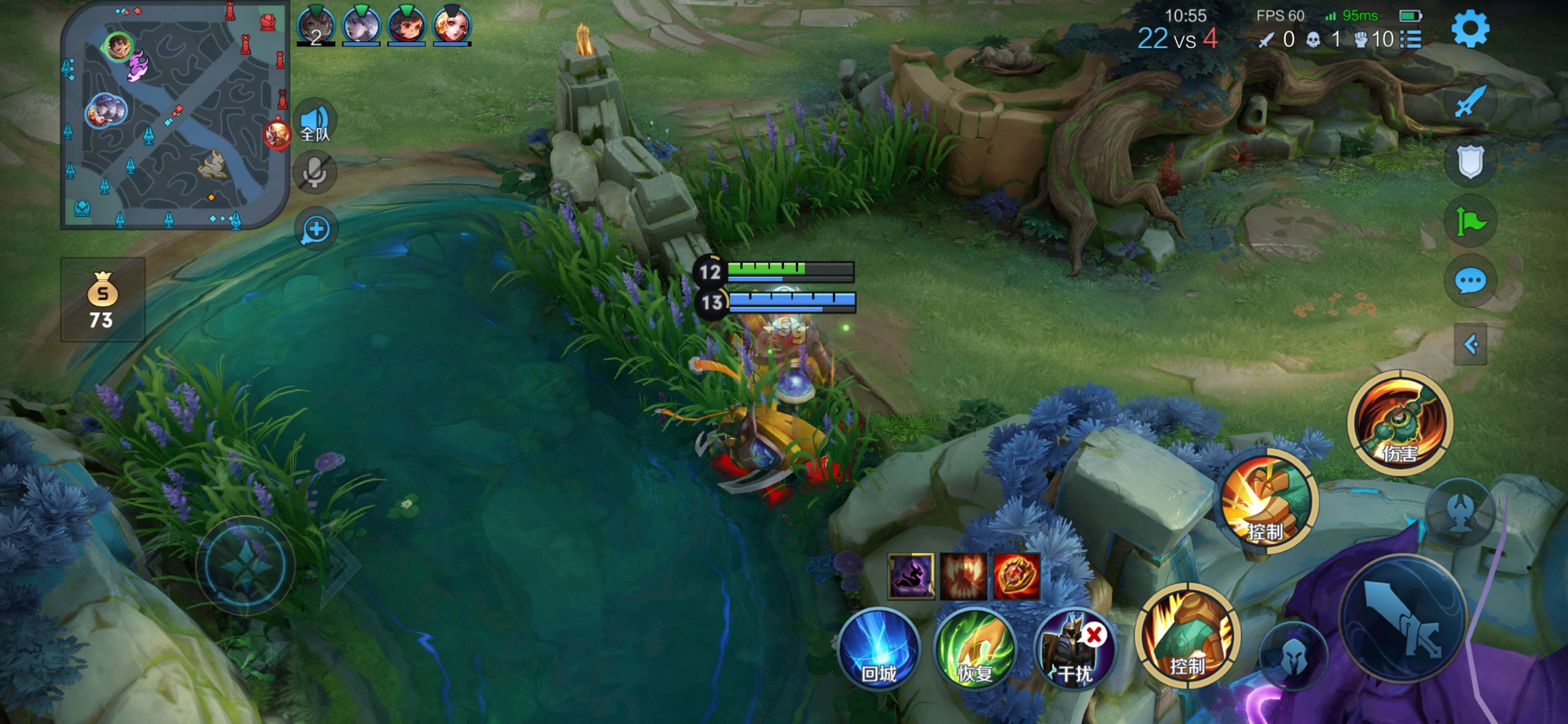The image size is (1568, 724).
Task: Open the scoreboard list icon
Action: (x=1410, y=40)
